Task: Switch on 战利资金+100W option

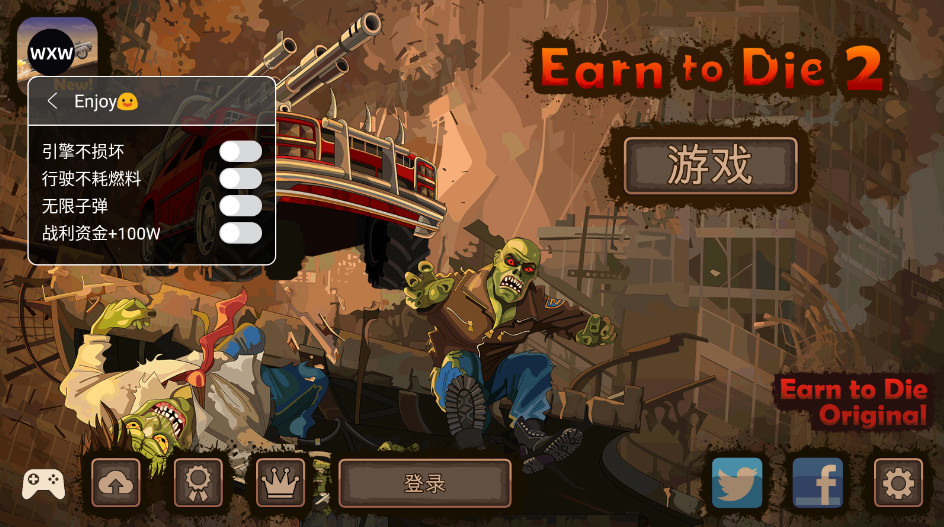Action: pos(241,233)
